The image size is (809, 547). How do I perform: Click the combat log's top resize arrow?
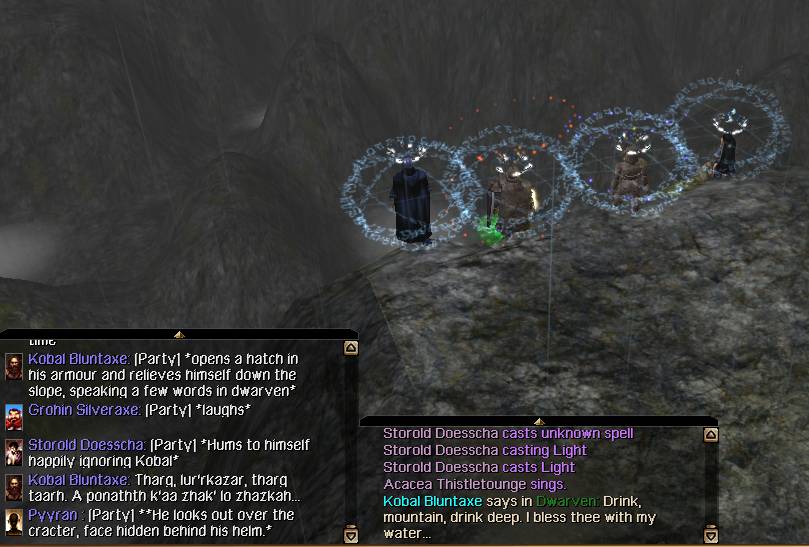coord(538,421)
